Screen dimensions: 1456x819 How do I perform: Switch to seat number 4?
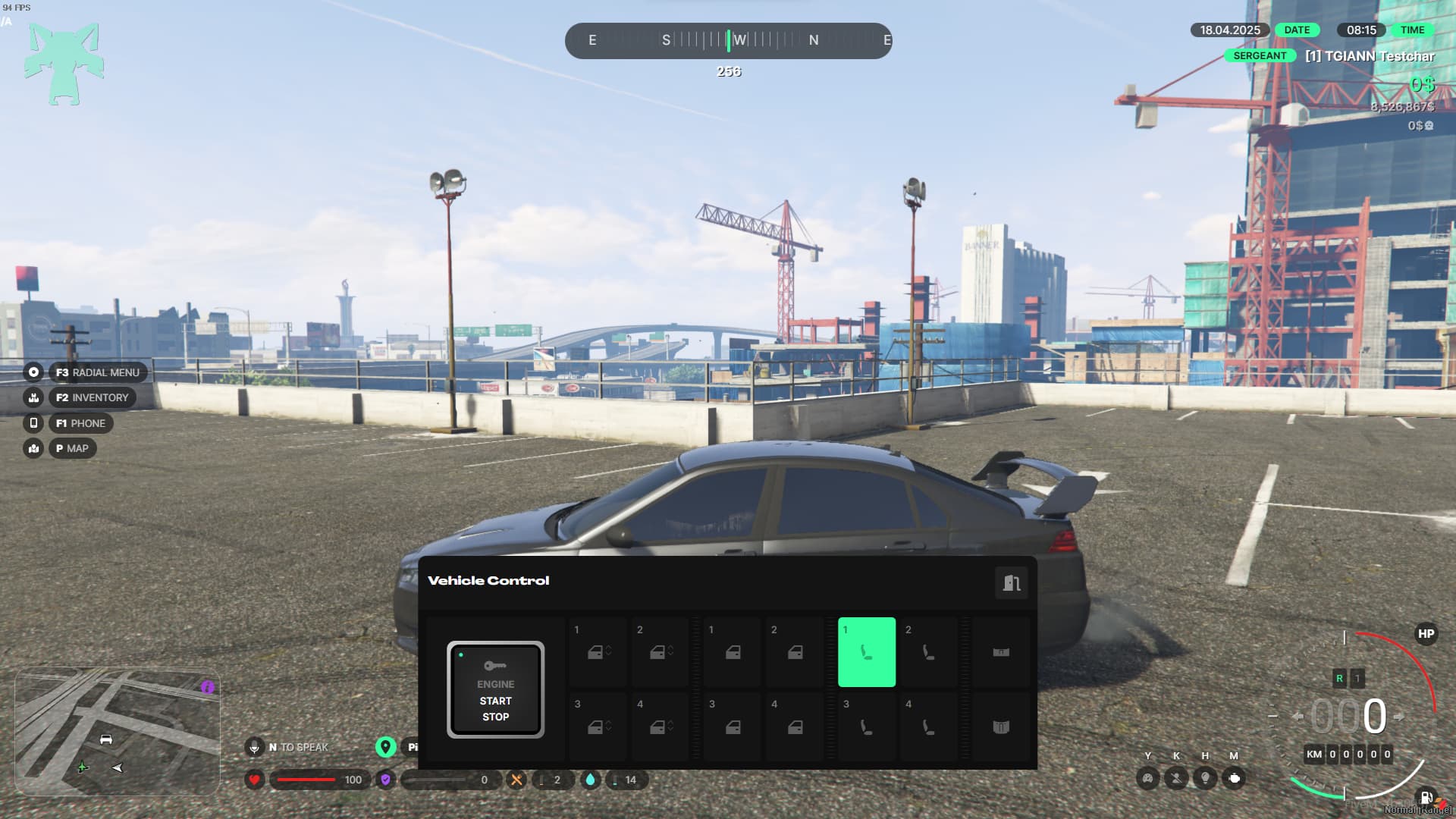click(928, 726)
